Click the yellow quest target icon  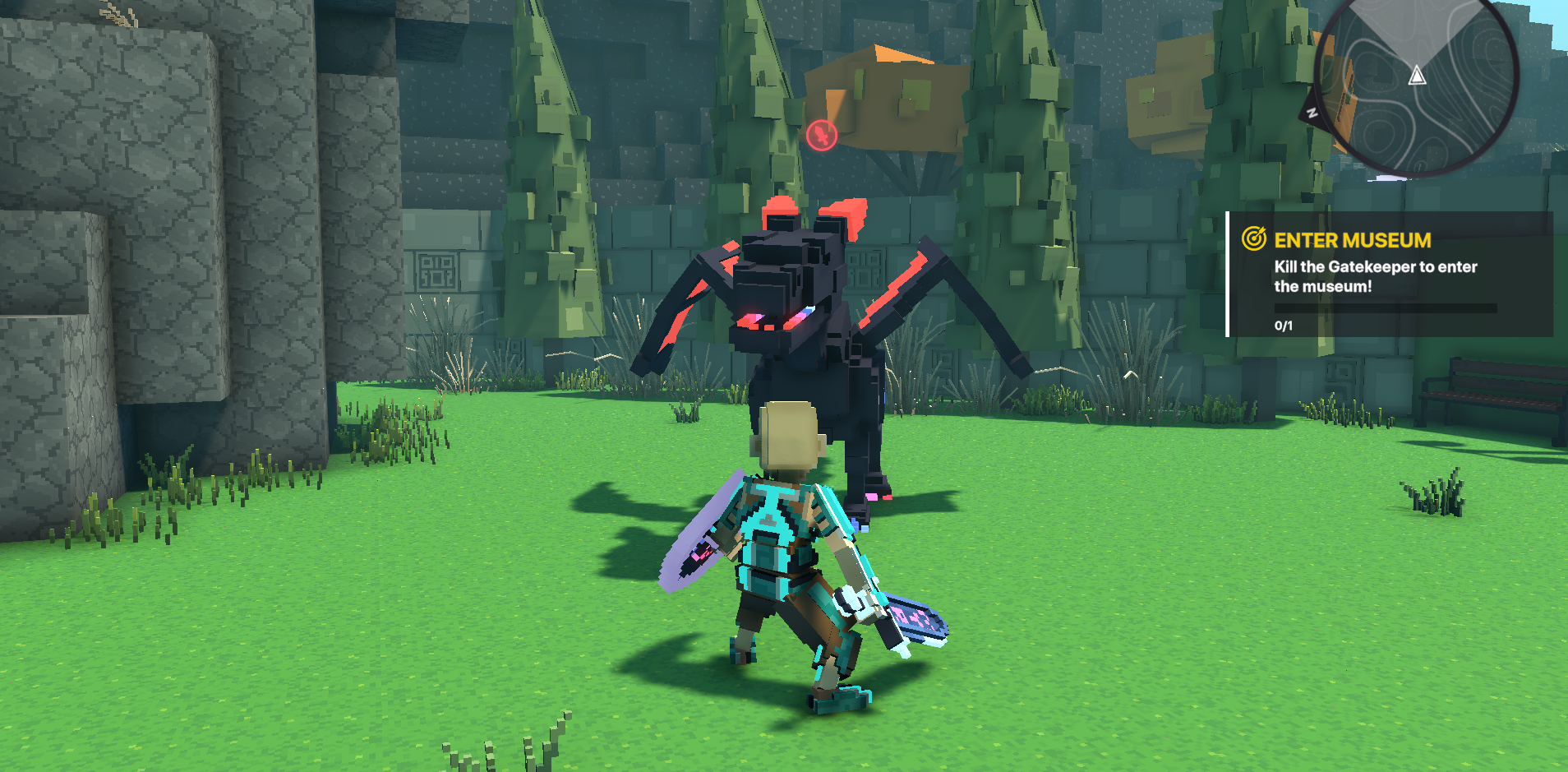(x=1253, y=239)
